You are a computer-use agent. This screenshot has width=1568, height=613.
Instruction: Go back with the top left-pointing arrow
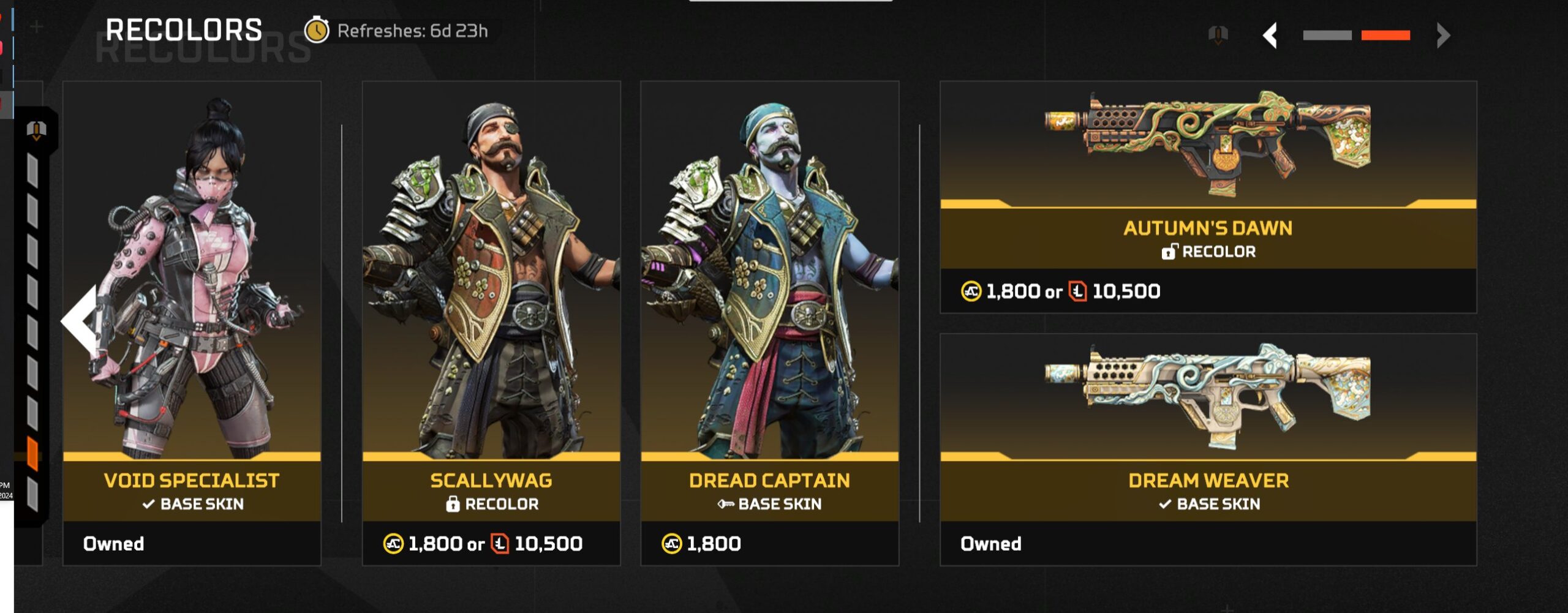tap(1271, 36)
